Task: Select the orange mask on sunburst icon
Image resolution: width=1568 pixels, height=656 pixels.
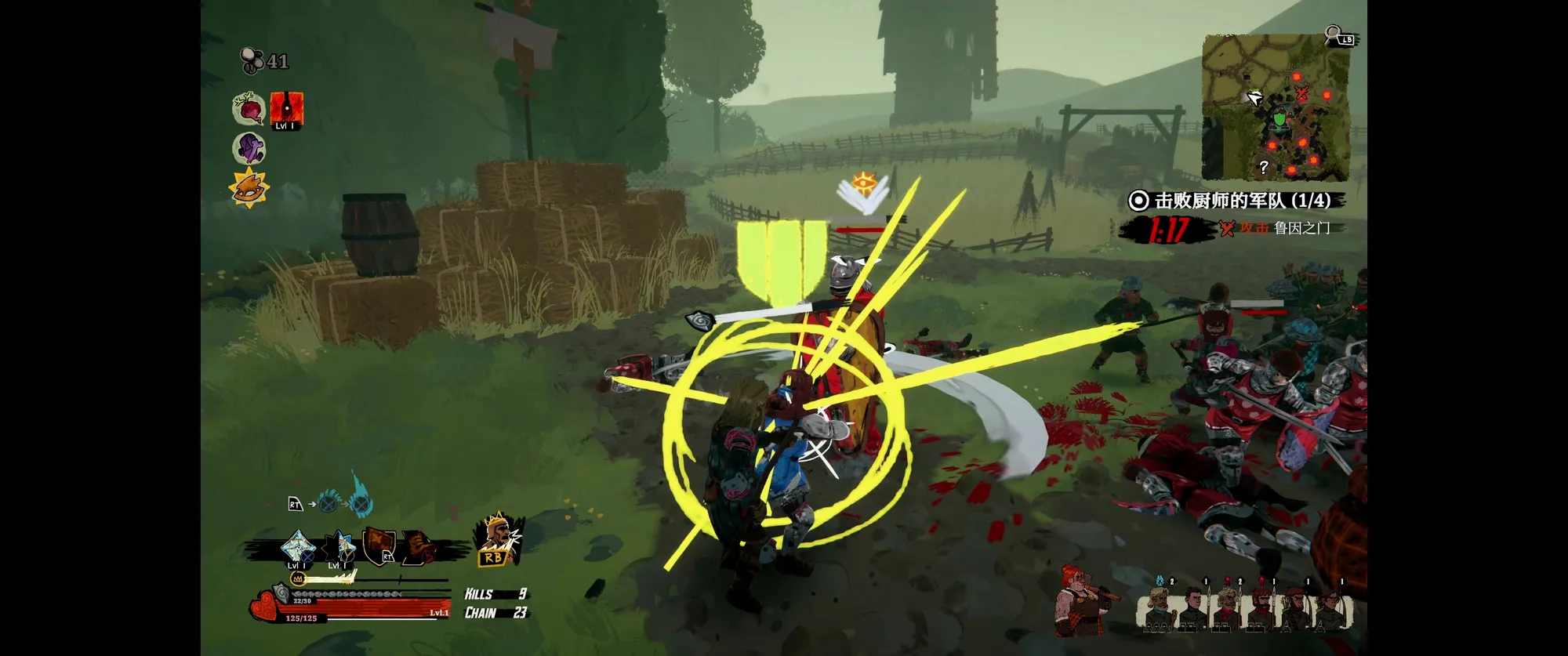Action: [x=249, y=187]
